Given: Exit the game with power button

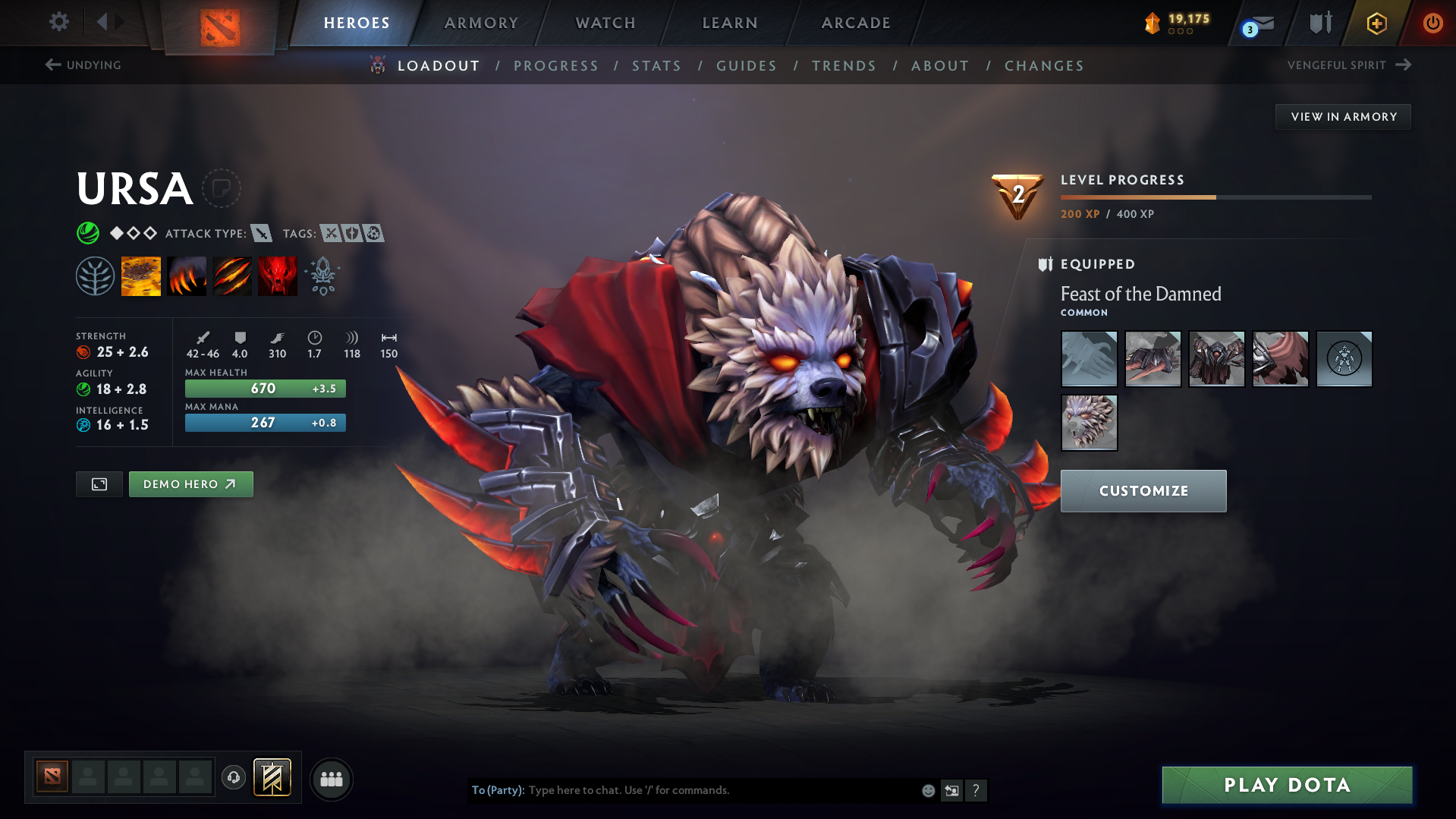Looking at the screenshot, I should click(1432, 23).
